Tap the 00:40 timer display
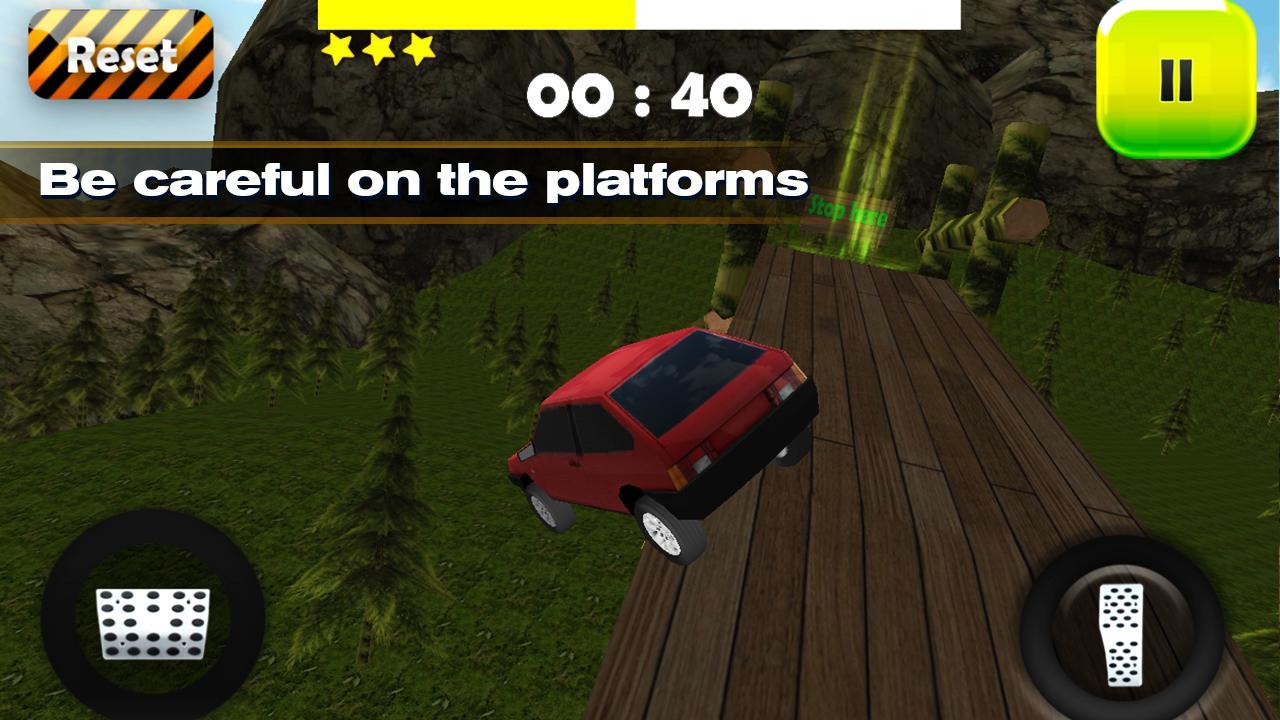This screenshot has width=1280, height=720. [640, 93]
